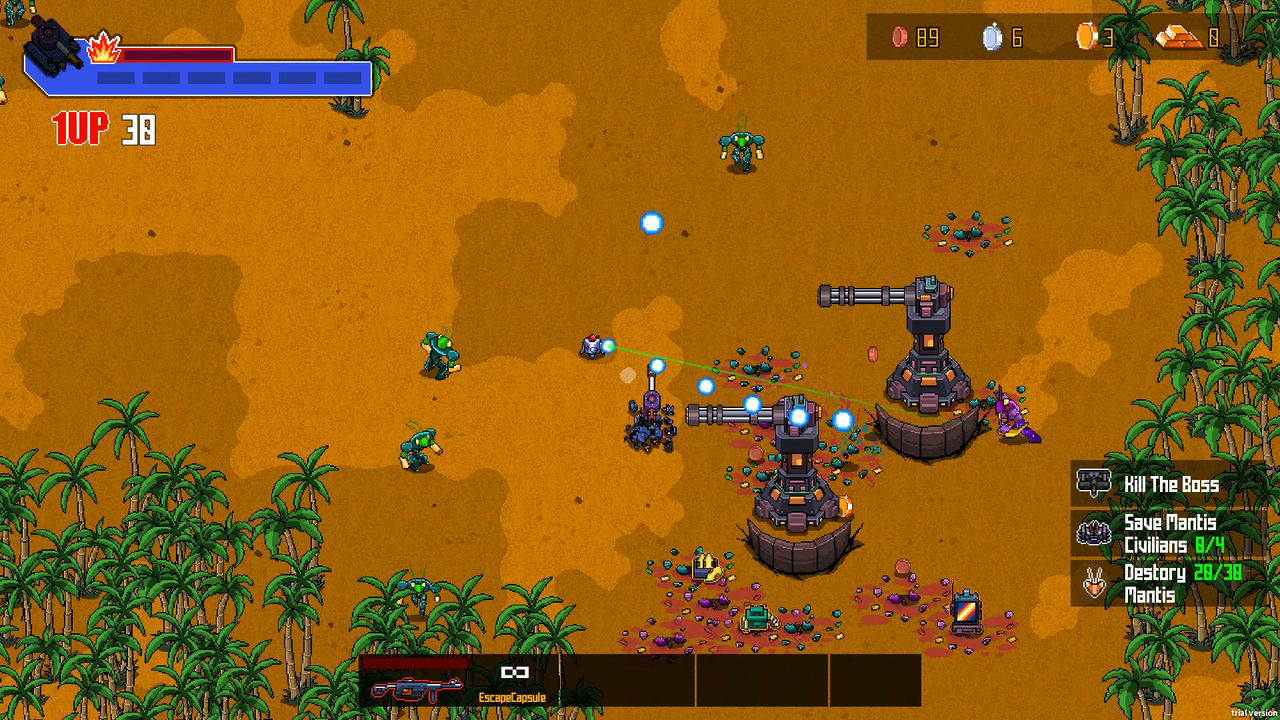The height and width of the screenshot is (720, 1280).
Task: Click the player tank portrait icon
Action: (57, 43)
